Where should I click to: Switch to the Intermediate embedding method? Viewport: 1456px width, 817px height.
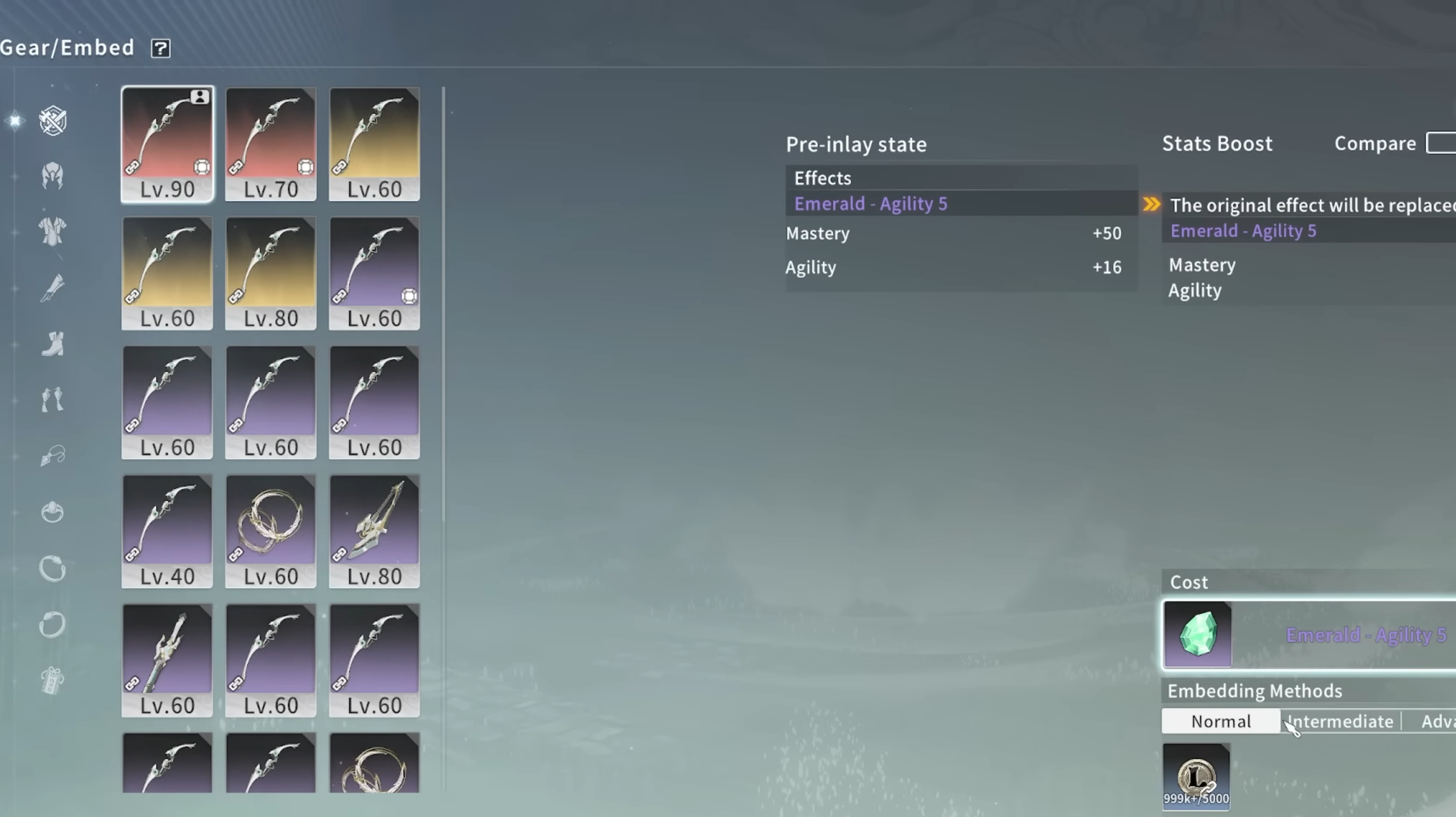click(x=1340, y=721)
